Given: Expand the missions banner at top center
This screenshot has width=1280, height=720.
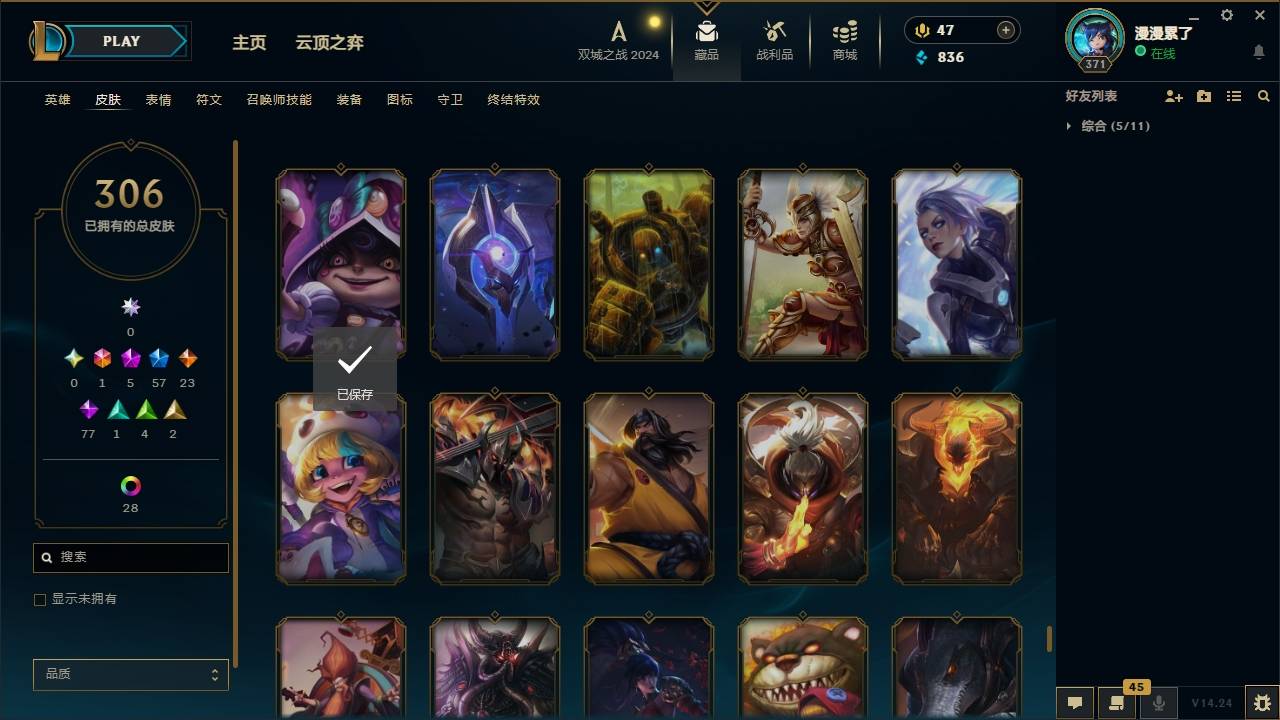Looking at the screenshot, I should coord(707,8).
